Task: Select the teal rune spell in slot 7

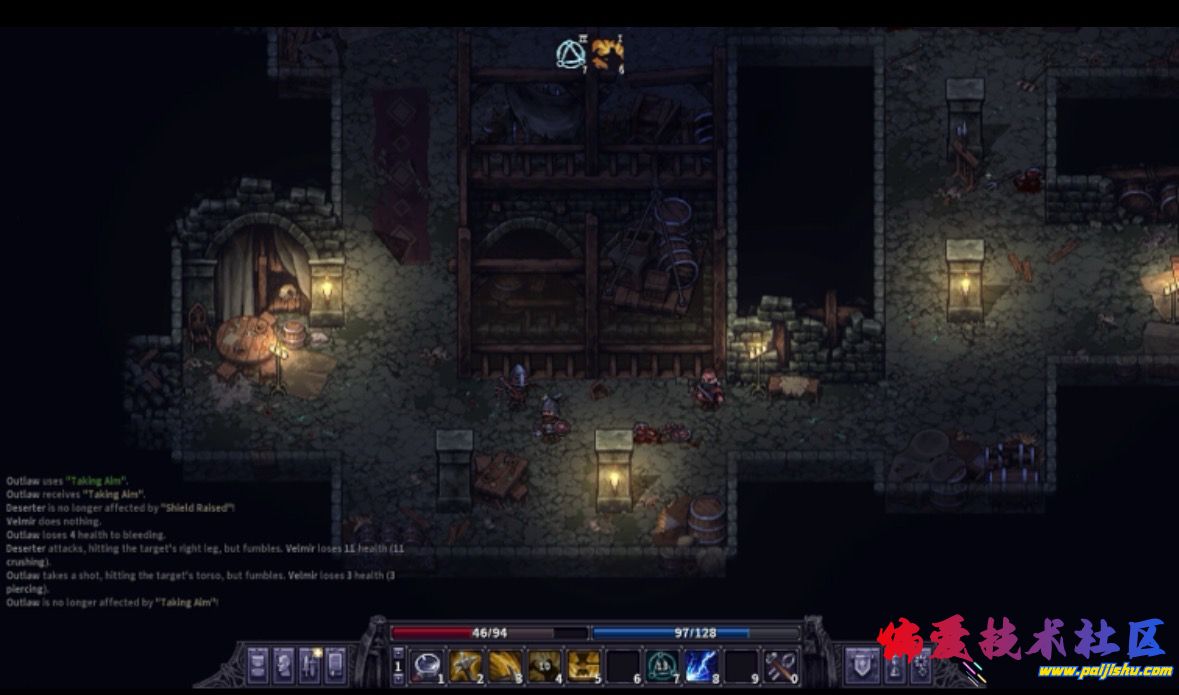Action: (x=660, y=663)
